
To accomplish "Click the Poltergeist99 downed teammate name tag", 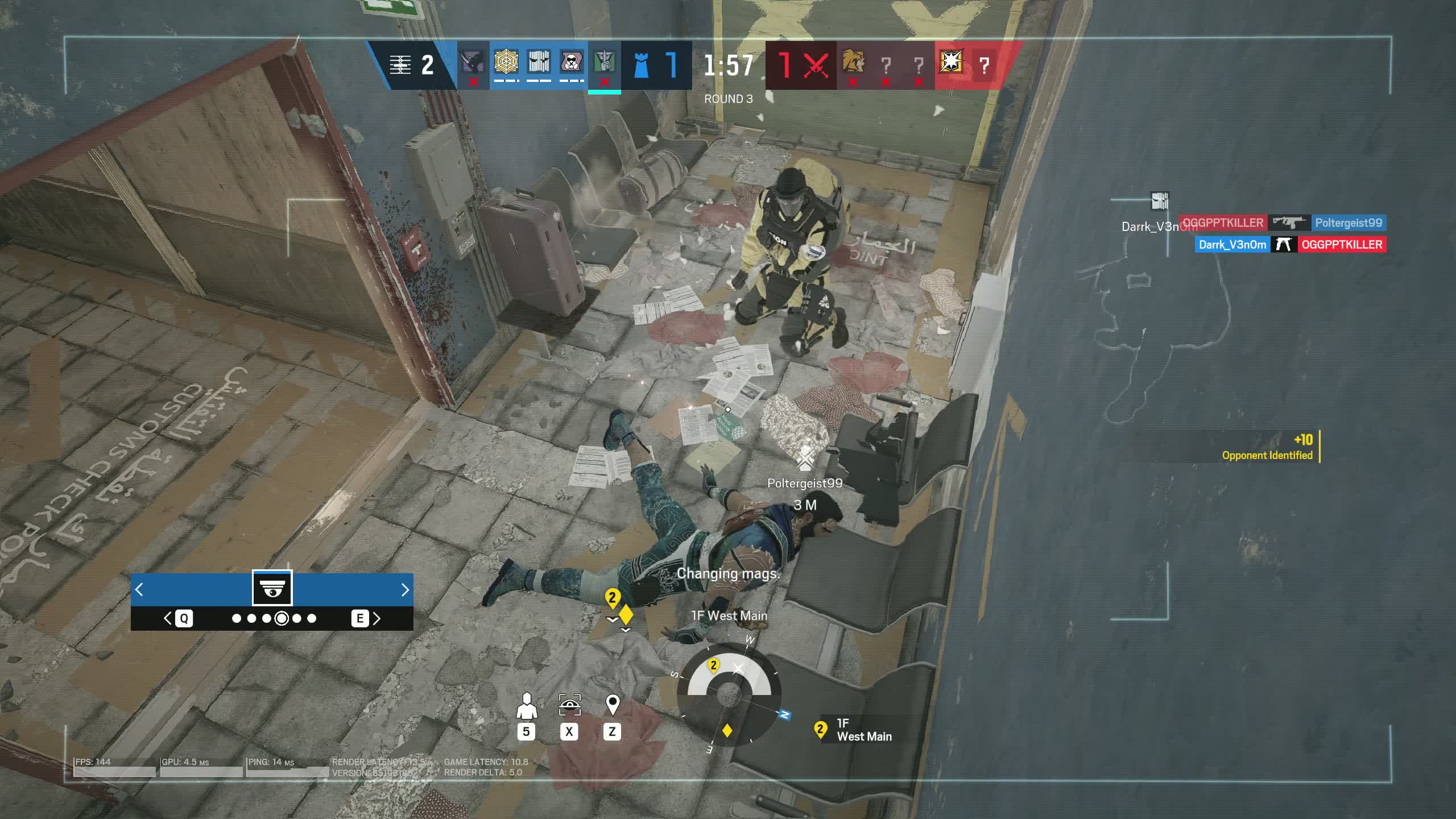I will [804, 483].
